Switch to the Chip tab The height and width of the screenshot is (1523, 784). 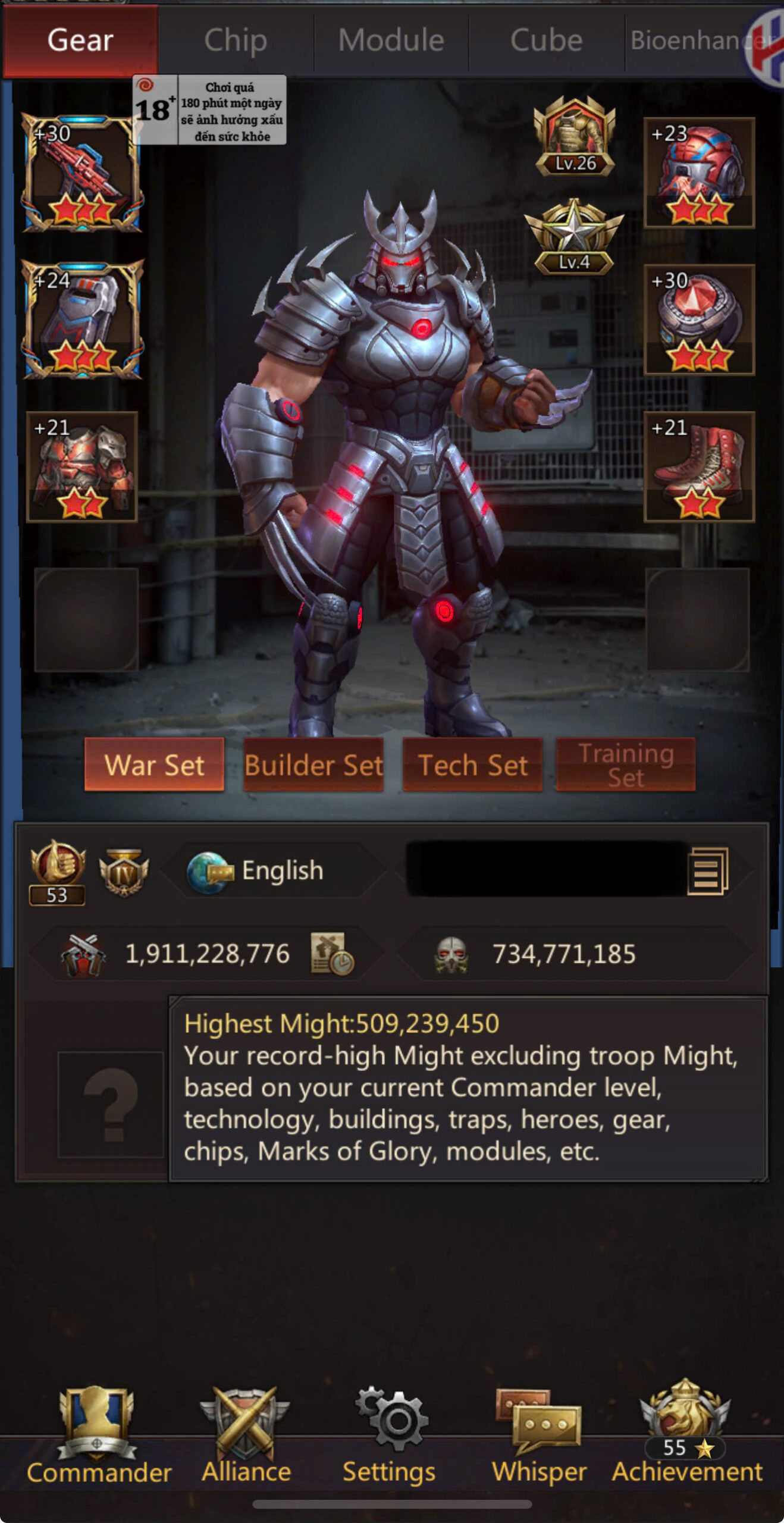tap(236, 40)
